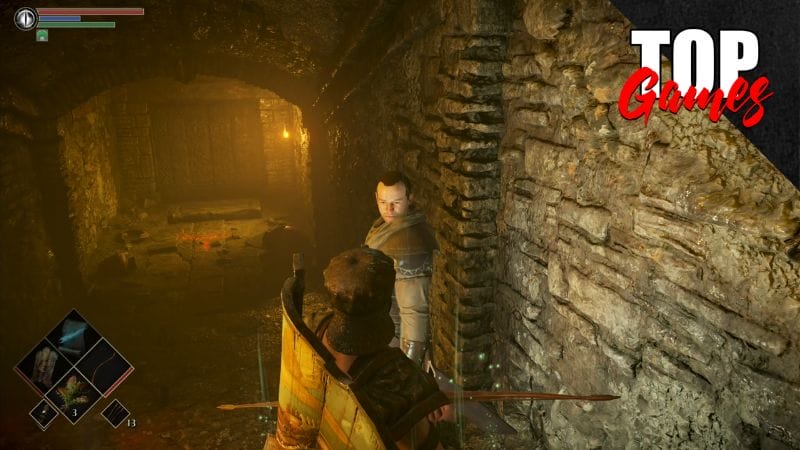The height and width of the screenshot is (450, 800).
Task: Select the bow weapon slot
Action: coord(105,365)
